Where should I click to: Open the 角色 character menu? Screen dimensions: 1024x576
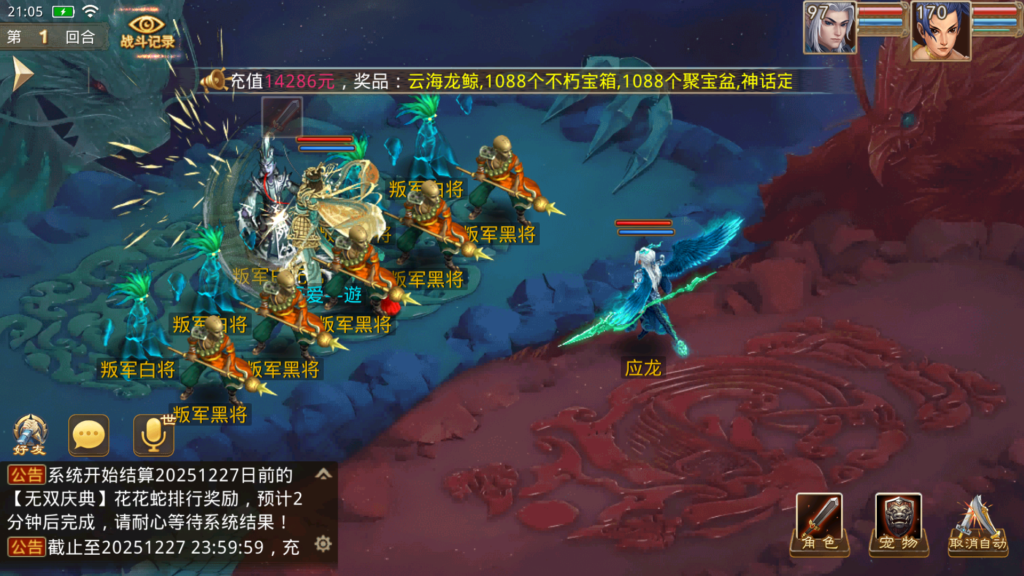(x=819, y=524)
